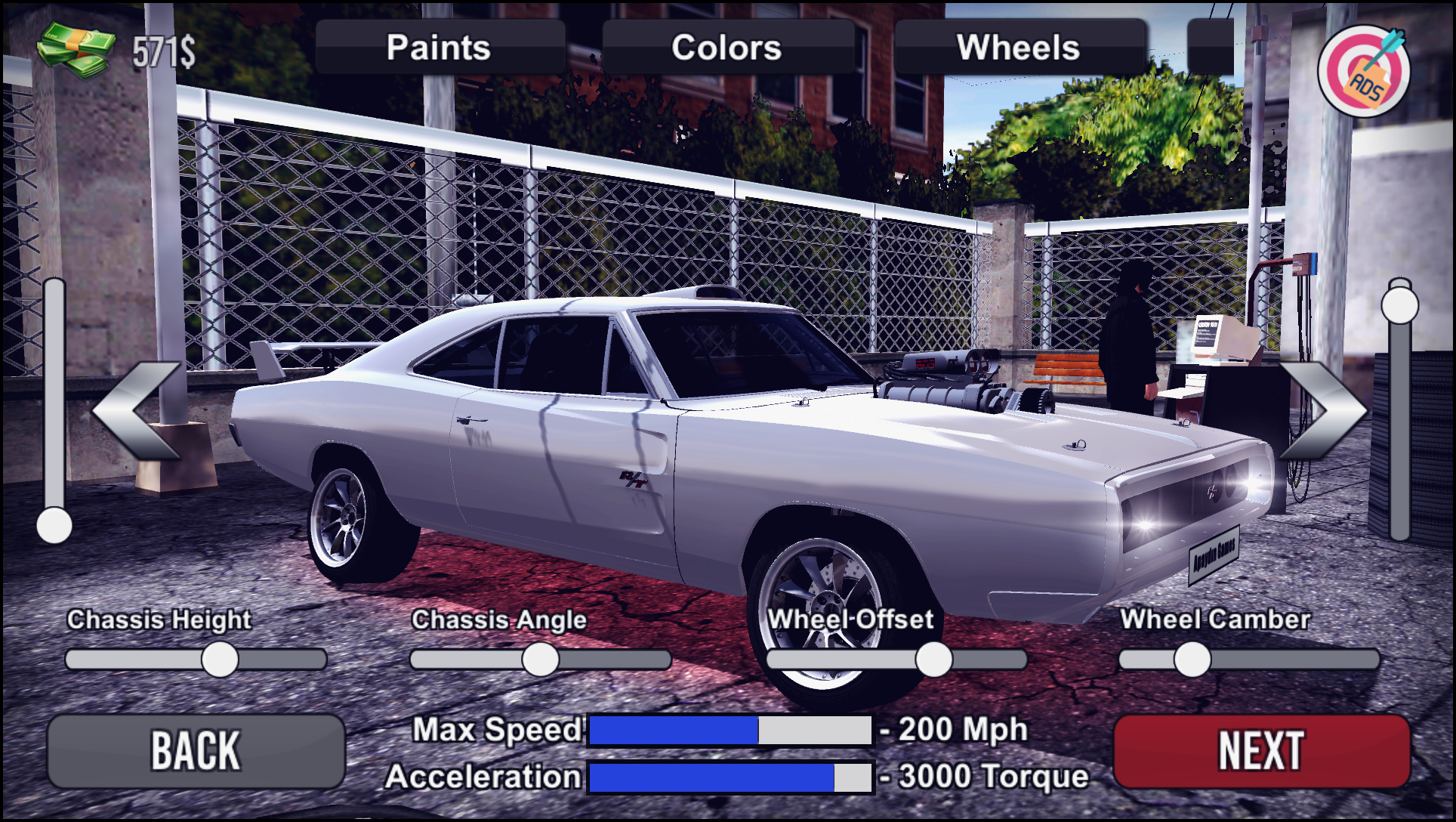The width and height of the screenshot is (1456, 822).
Task: Switch to the Paints tab
Action: coord(438,48)
